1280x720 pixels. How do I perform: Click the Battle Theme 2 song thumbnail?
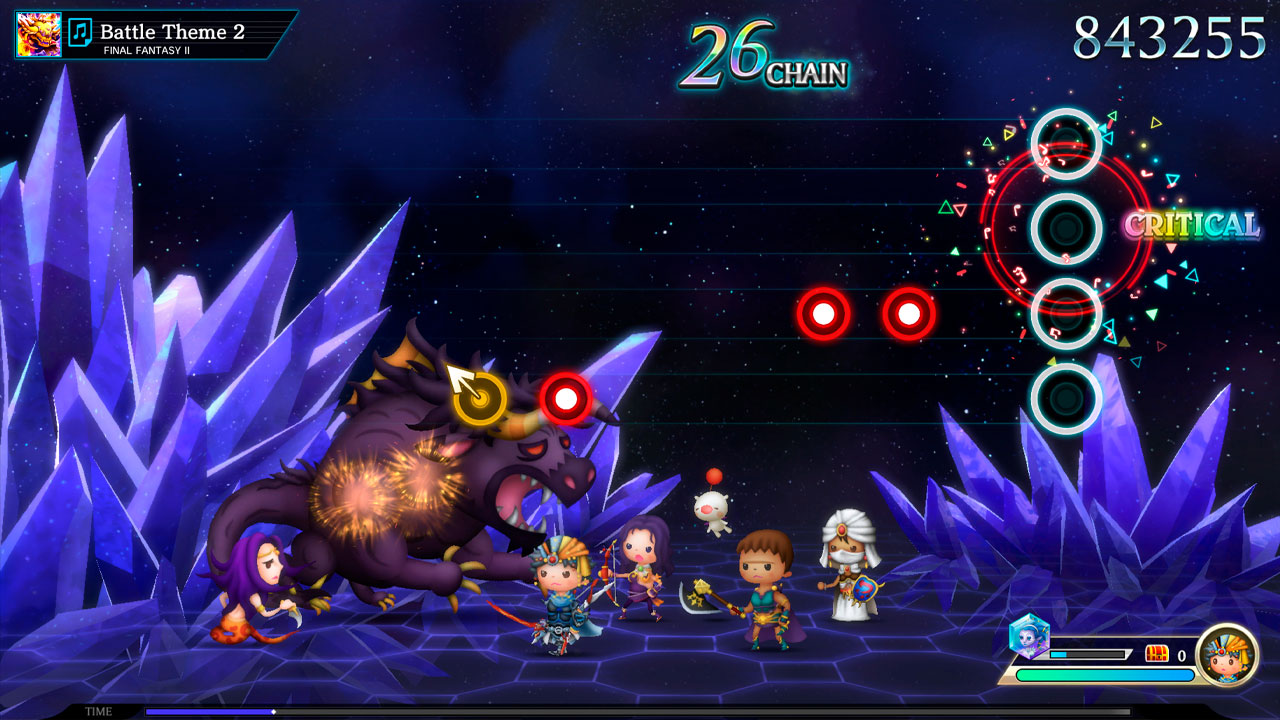38,34
